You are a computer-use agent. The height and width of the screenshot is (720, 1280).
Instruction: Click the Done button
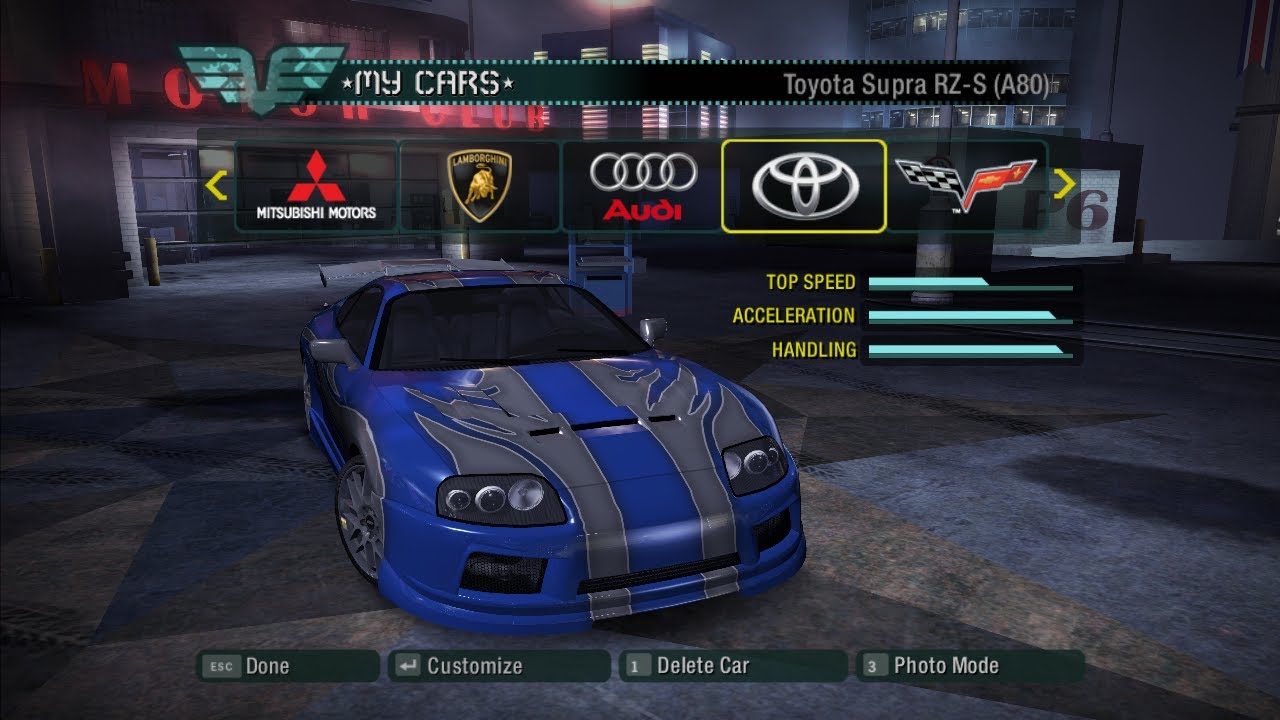coord(288,666)
